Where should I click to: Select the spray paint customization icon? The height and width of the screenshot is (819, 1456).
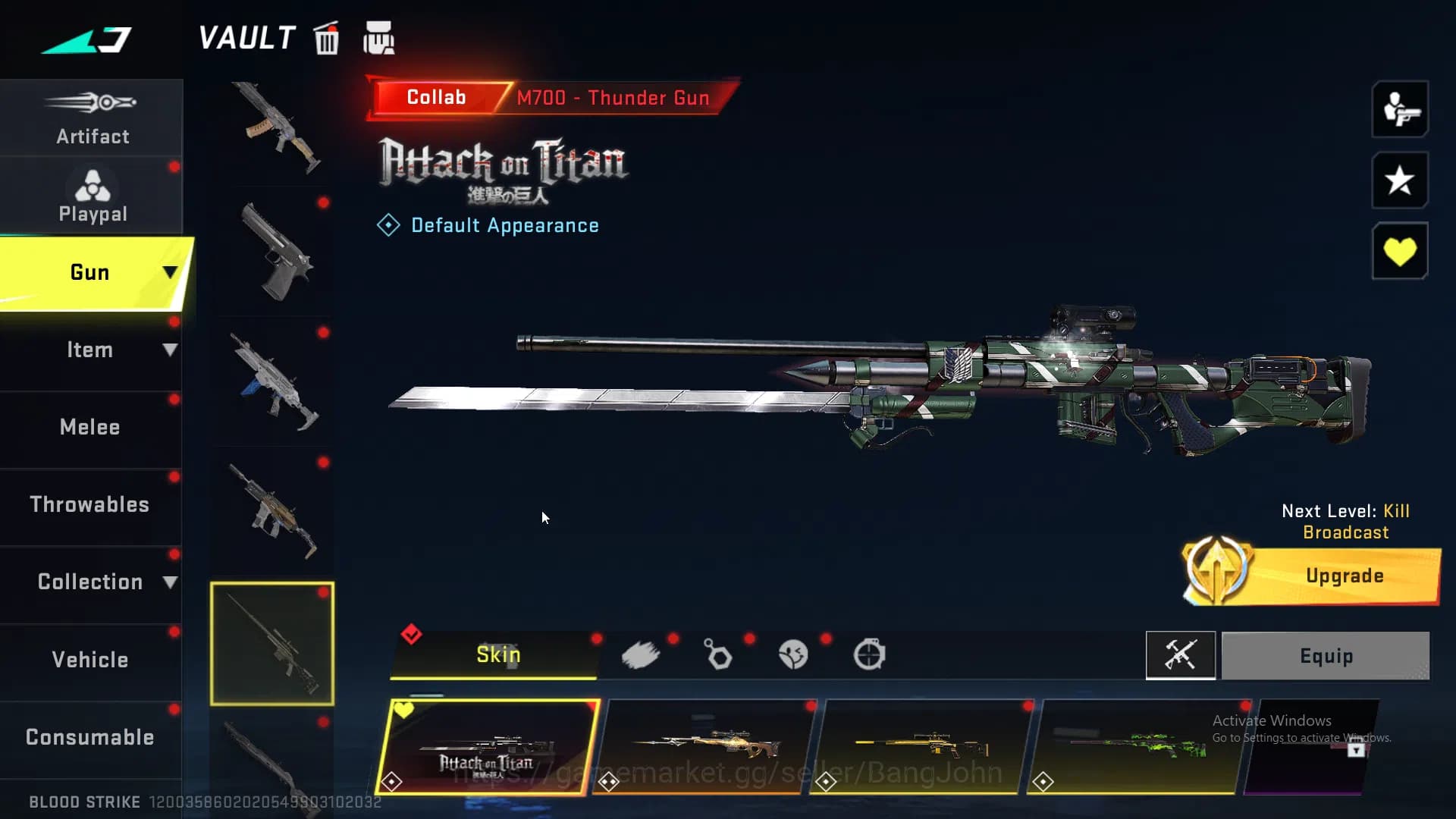(x=642, y=654)
